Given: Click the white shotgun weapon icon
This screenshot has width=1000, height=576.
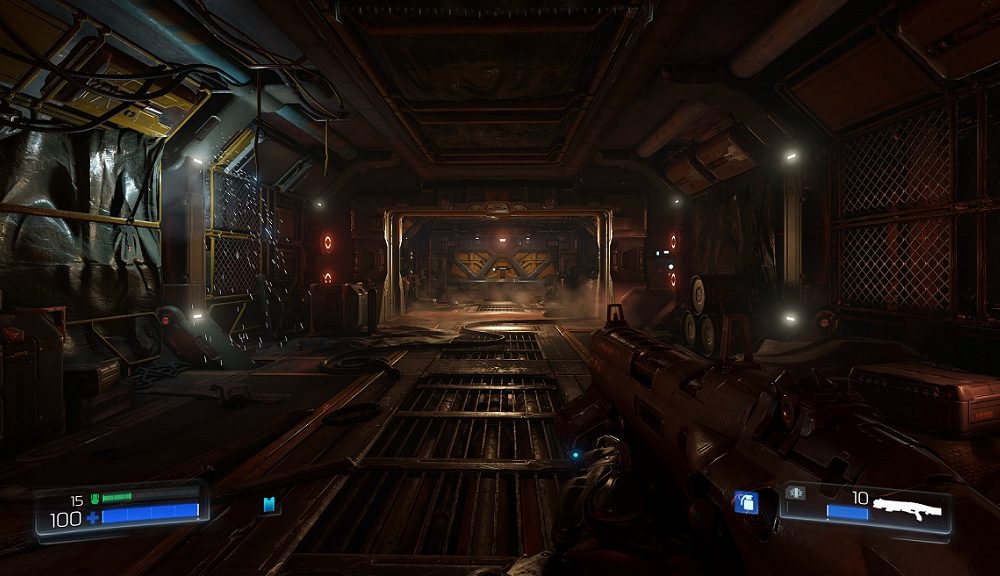Looking at the screenshot, I should [906, 508].
